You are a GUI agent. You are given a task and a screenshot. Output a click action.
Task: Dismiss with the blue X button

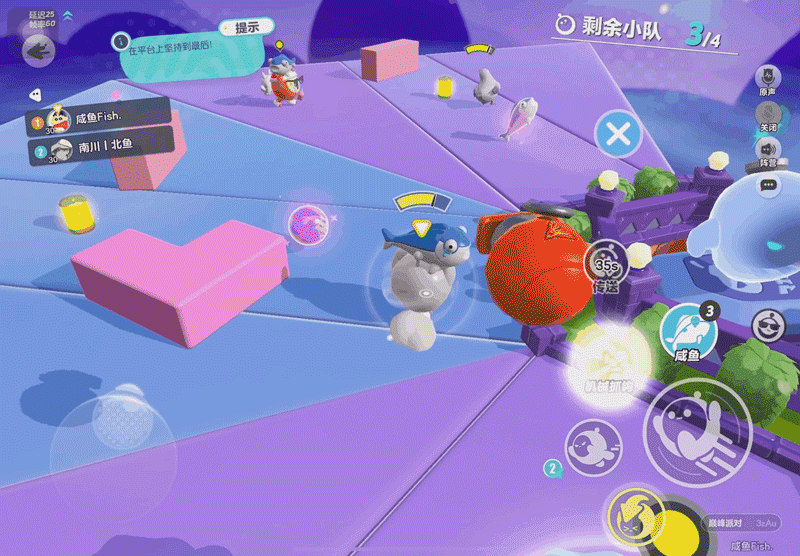click(618, 132)
